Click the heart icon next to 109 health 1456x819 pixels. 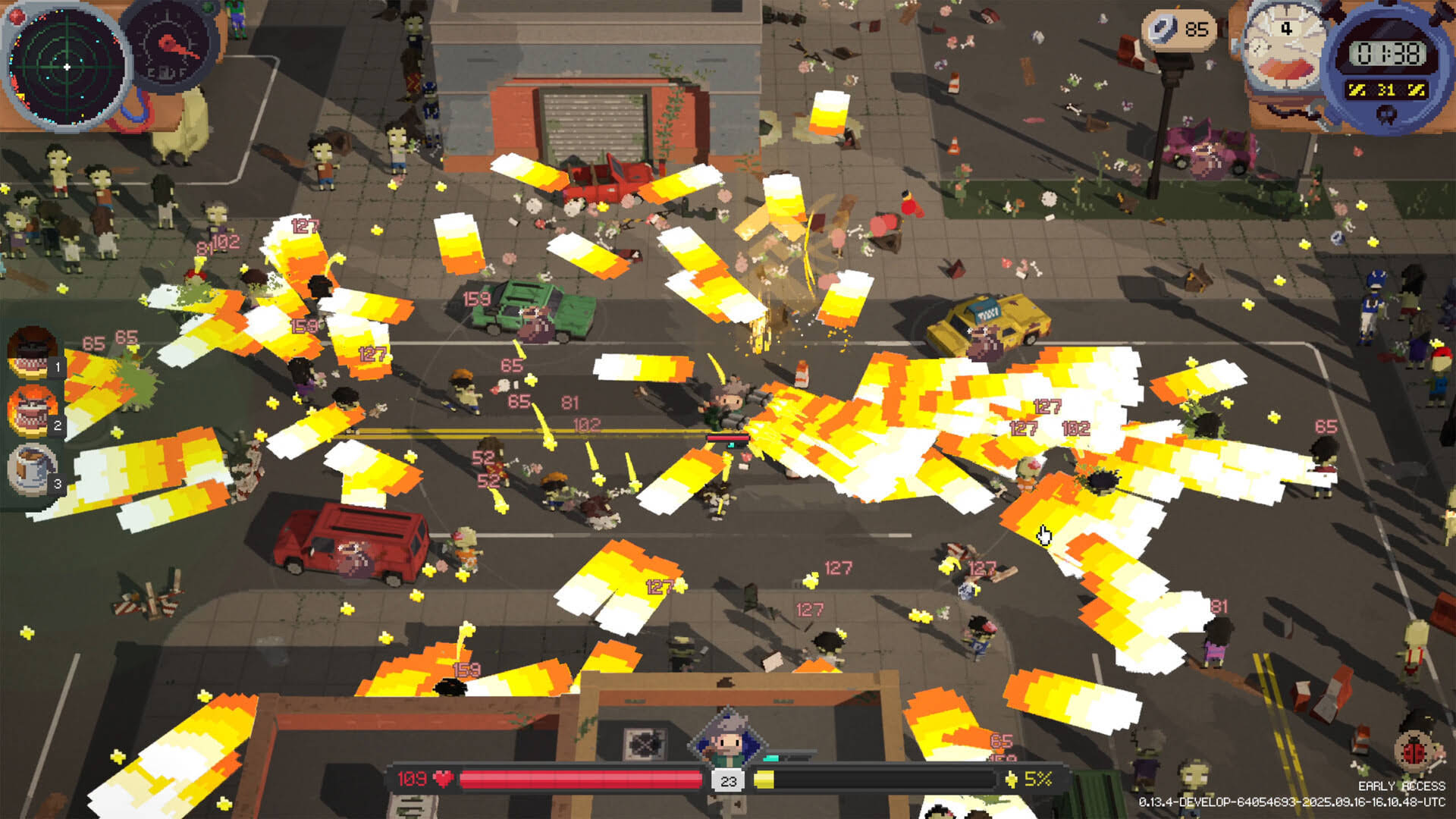coord(442,780)
